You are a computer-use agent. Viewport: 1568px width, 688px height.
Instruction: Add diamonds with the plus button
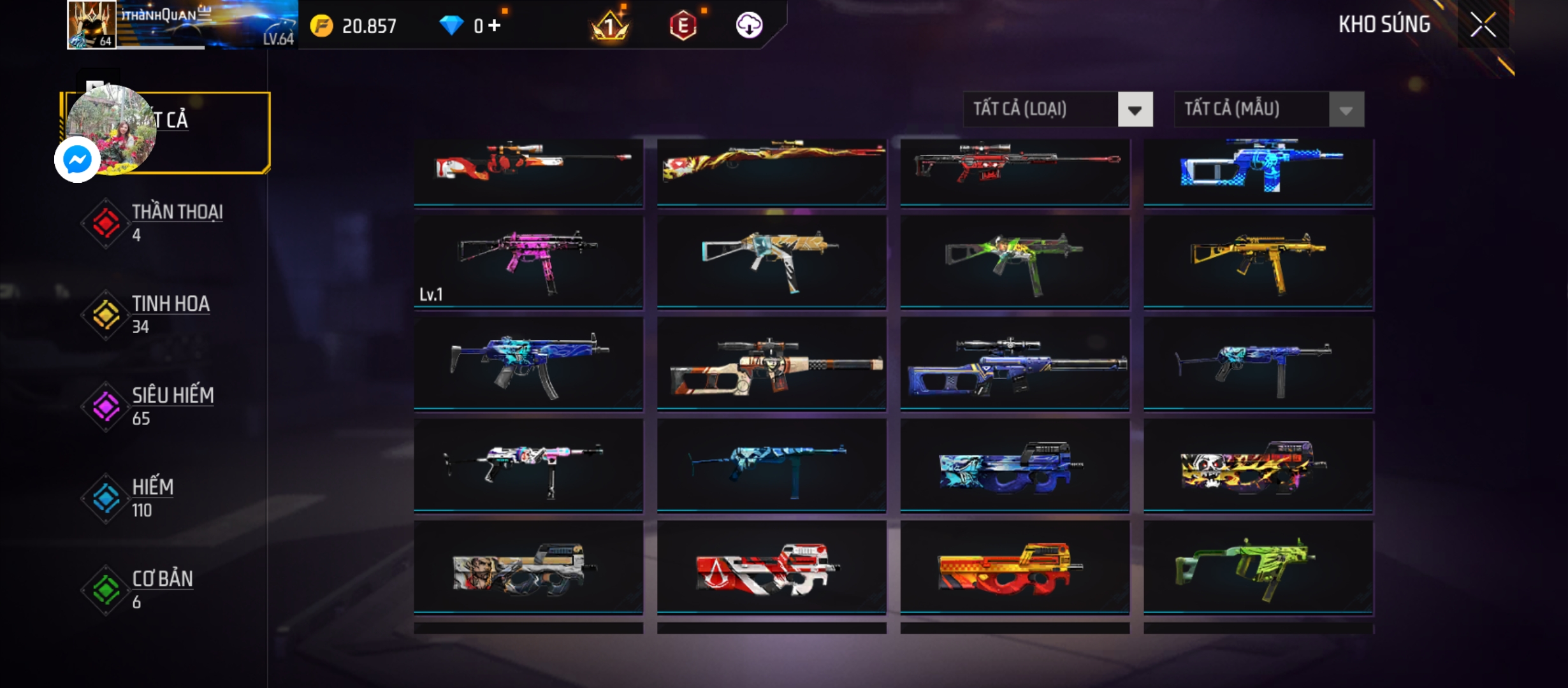(495, 25)
